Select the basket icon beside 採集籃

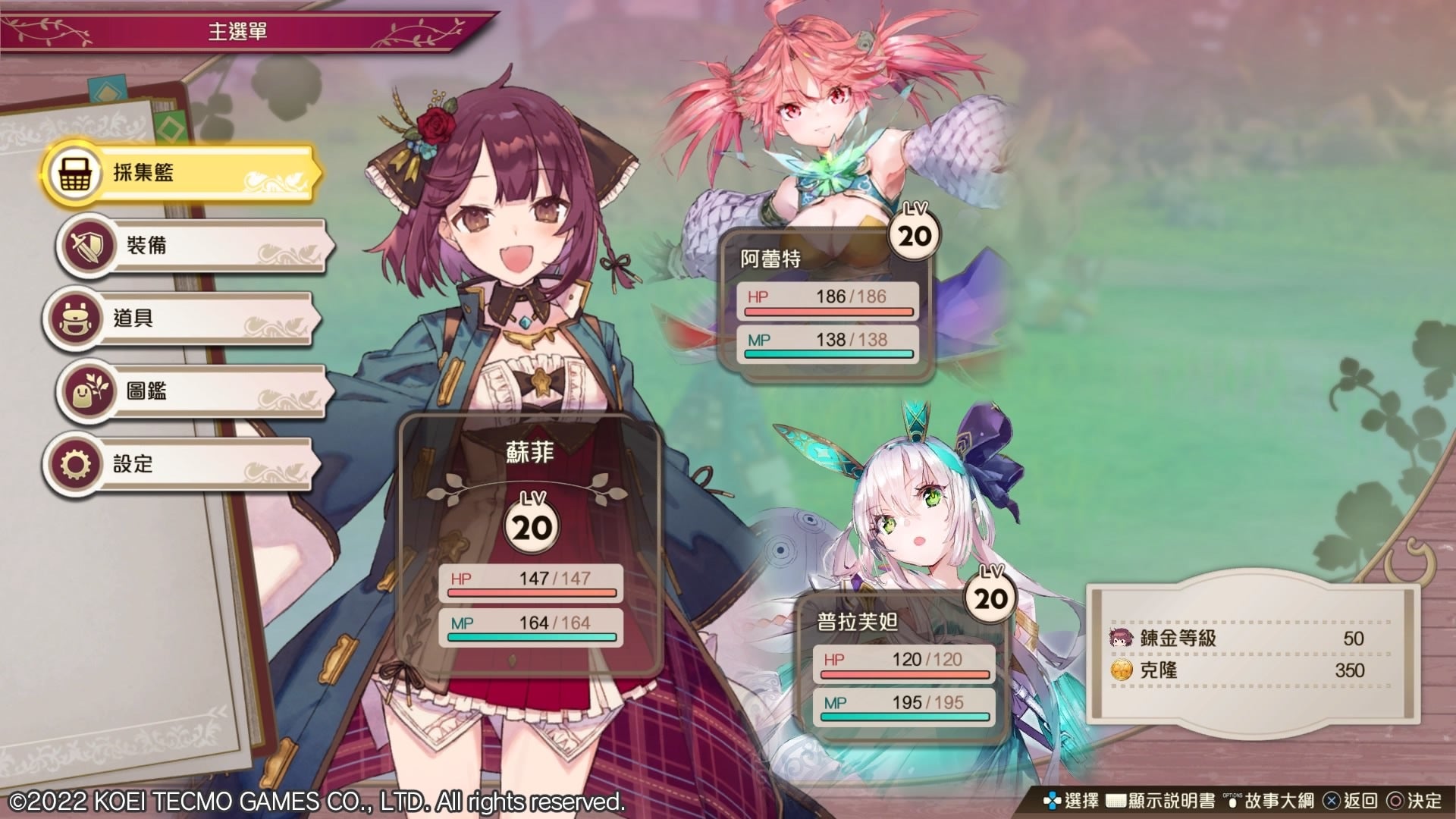(74, 173)
